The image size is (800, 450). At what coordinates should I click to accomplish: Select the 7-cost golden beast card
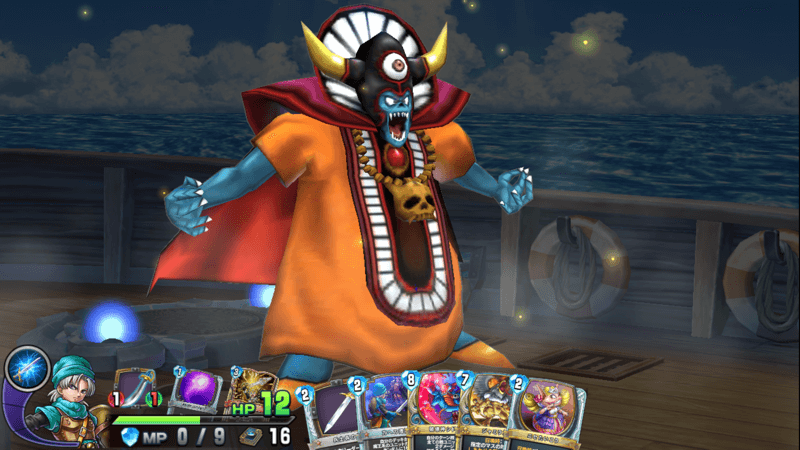490,415
